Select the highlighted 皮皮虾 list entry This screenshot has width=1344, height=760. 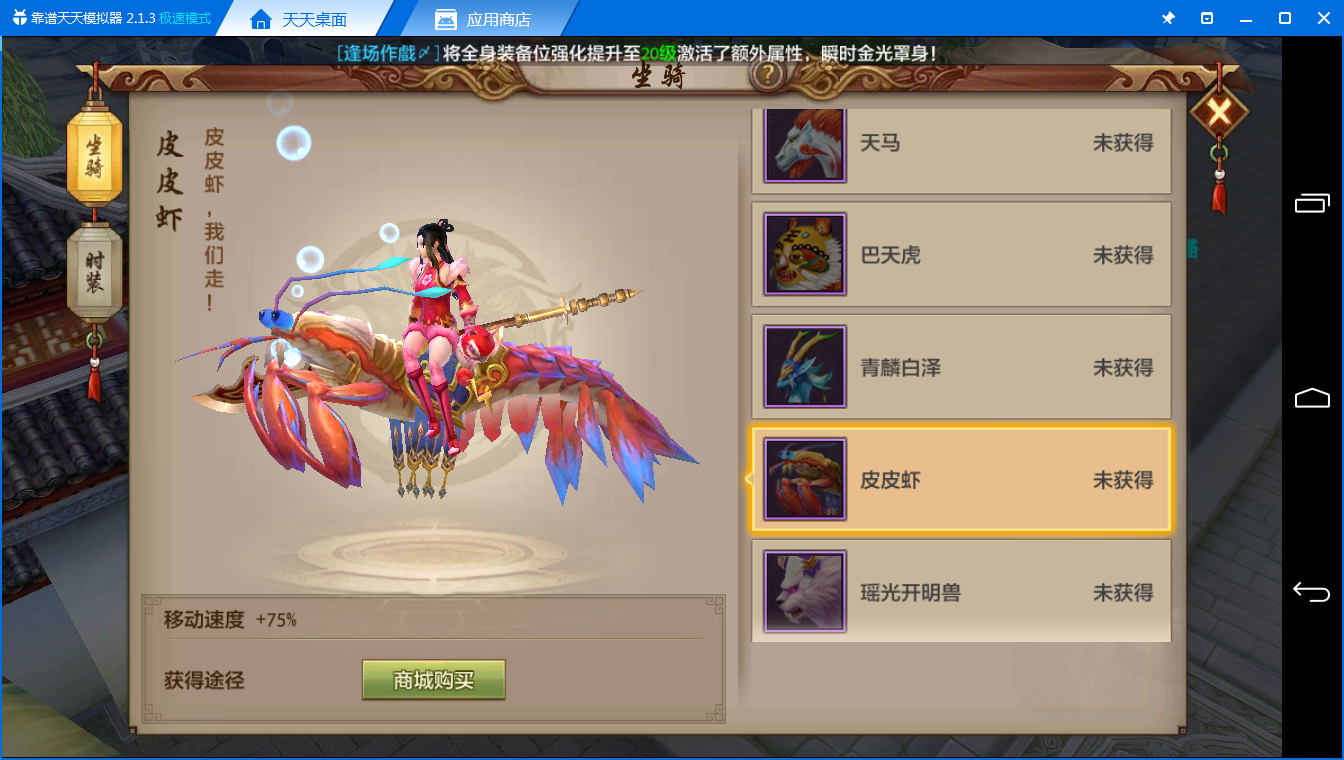click(960, 479)
